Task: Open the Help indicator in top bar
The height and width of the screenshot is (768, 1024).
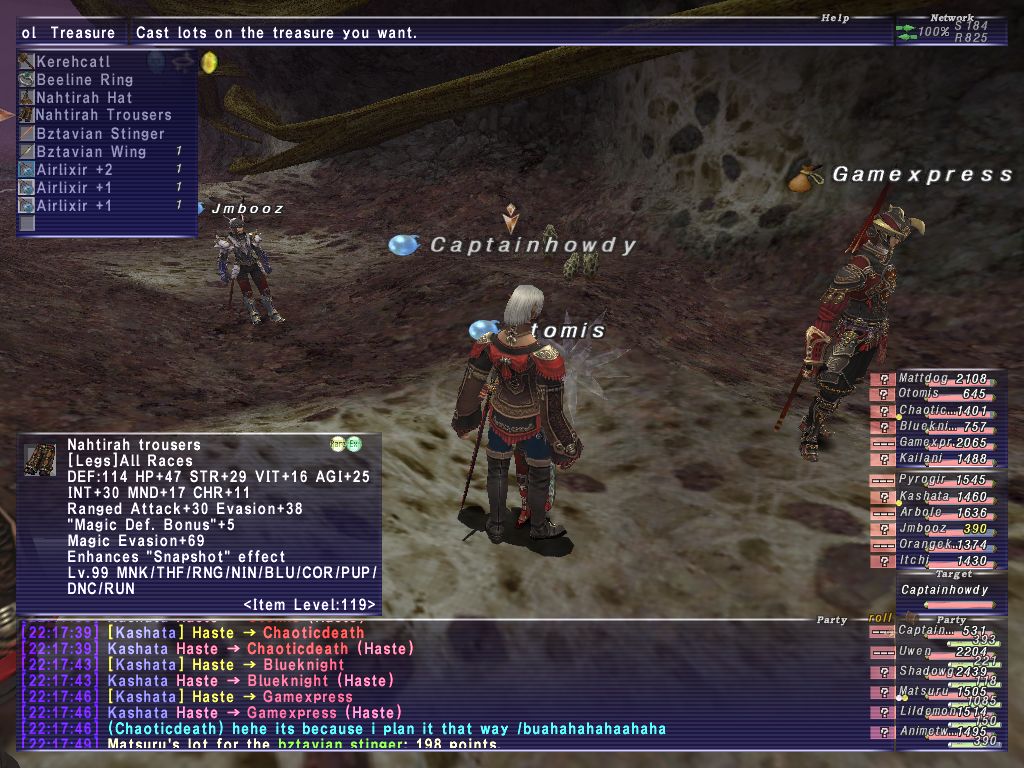Action: [835, 18]
